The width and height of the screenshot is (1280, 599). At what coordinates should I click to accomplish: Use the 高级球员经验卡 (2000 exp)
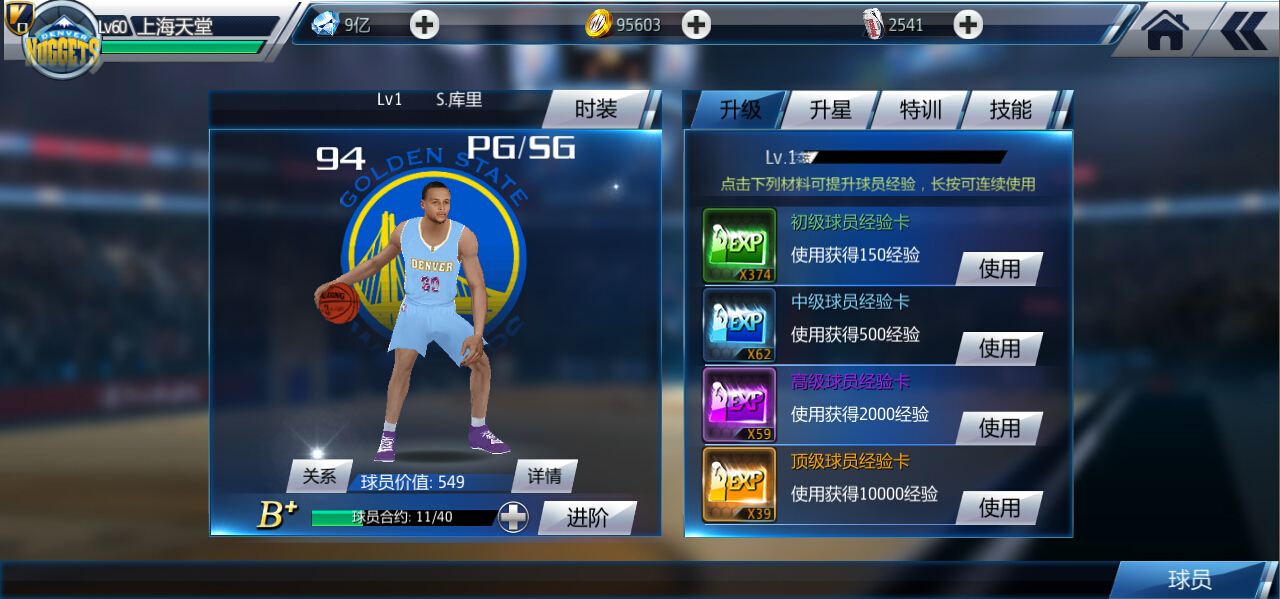(x=999, y=428)
